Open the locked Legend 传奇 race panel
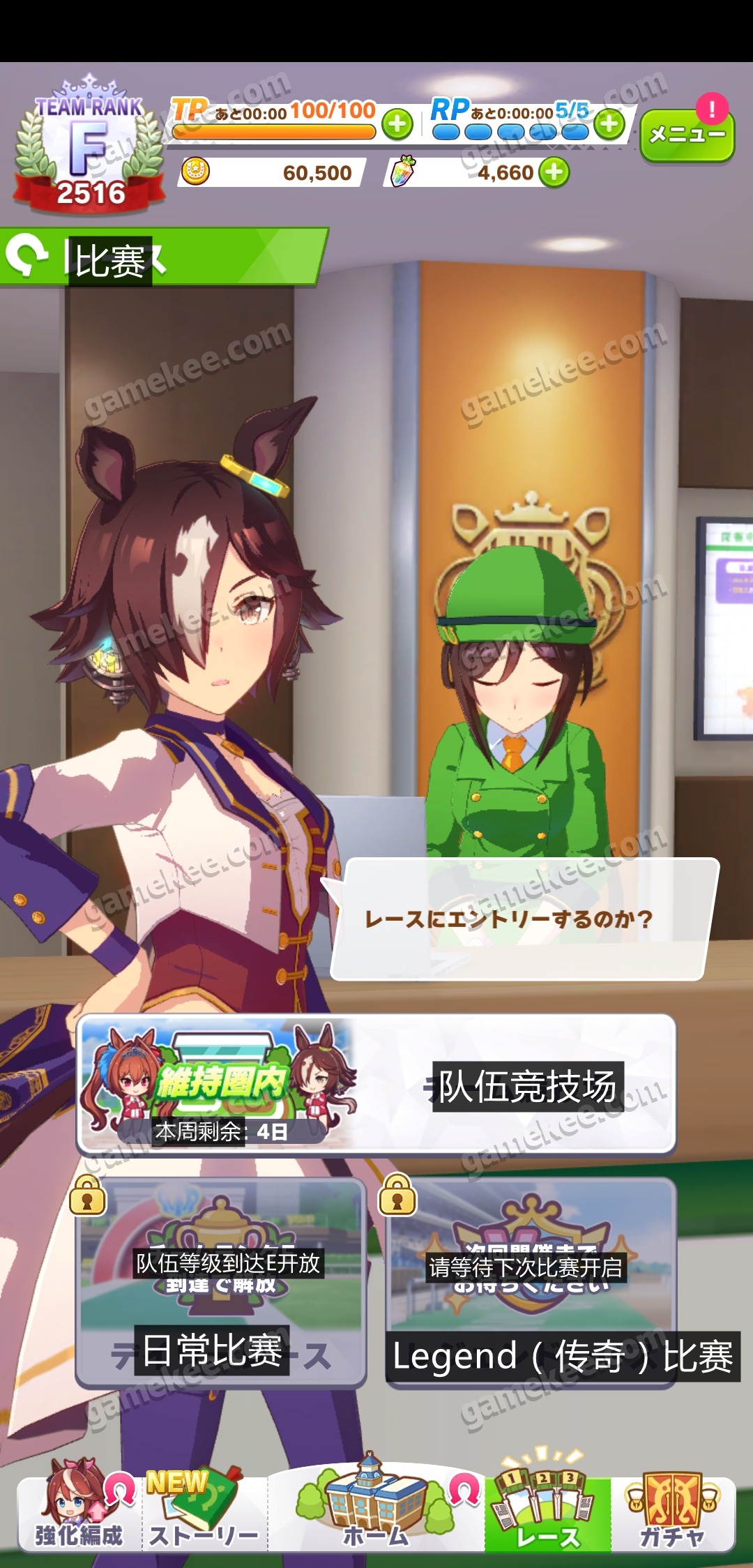The image size is (753, 1568). tap(531, 1282)
